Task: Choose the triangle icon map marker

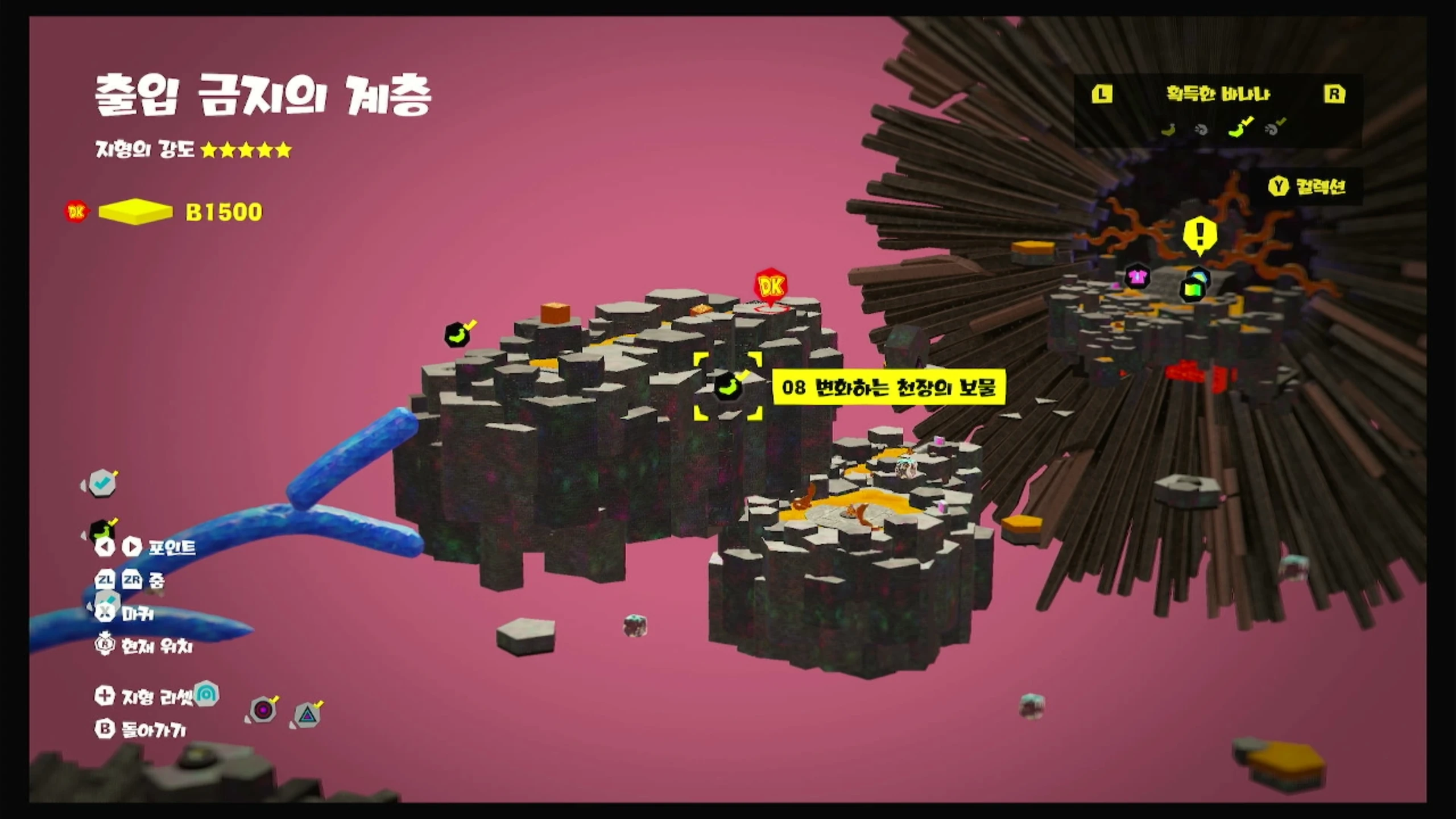Action: point(307,714)
